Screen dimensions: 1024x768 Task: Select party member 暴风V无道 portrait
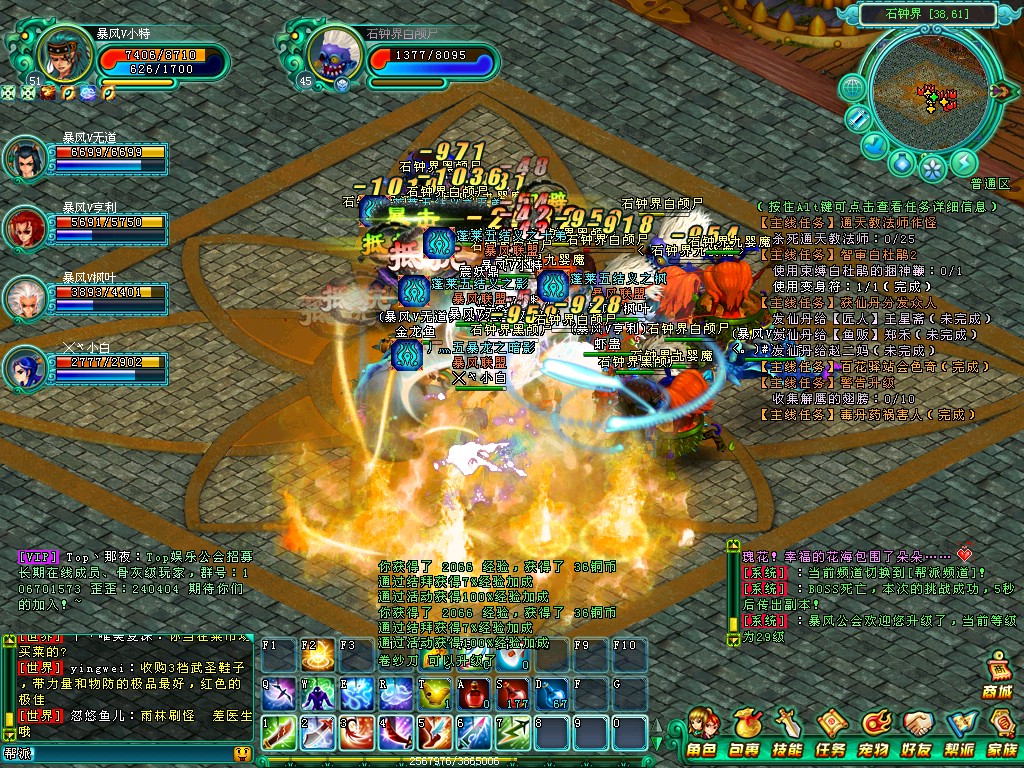click(24, 160)
